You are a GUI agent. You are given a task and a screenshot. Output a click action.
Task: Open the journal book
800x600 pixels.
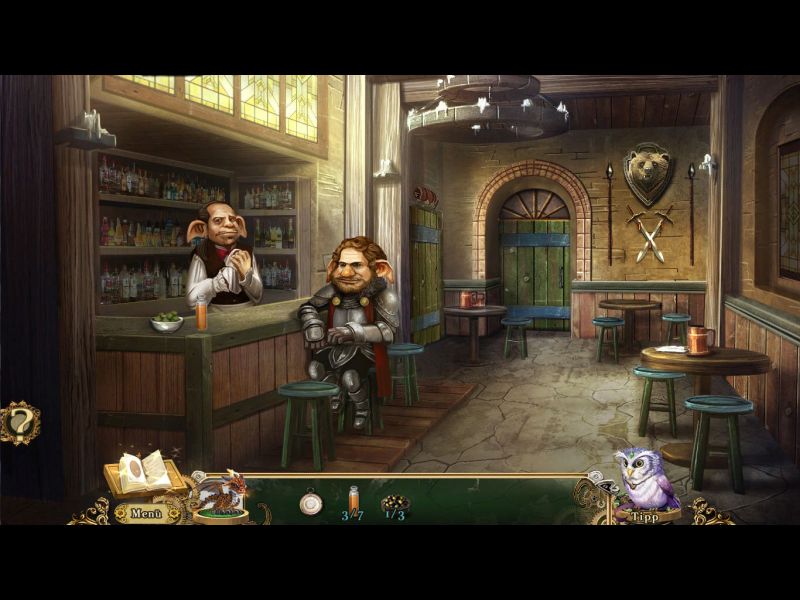142,474
